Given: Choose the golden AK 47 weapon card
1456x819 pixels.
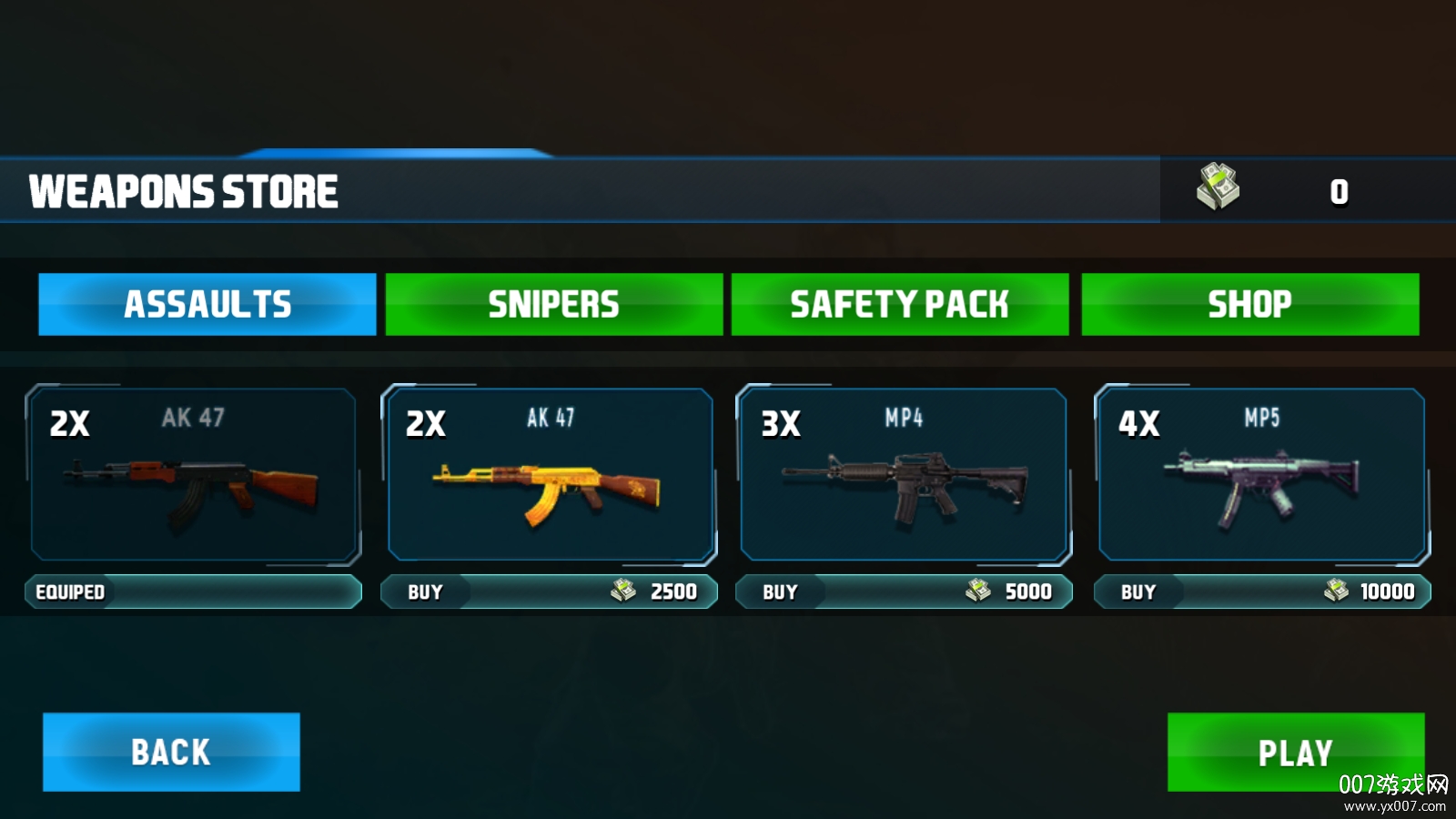Looking at the screenshot, I should point(550,475).
